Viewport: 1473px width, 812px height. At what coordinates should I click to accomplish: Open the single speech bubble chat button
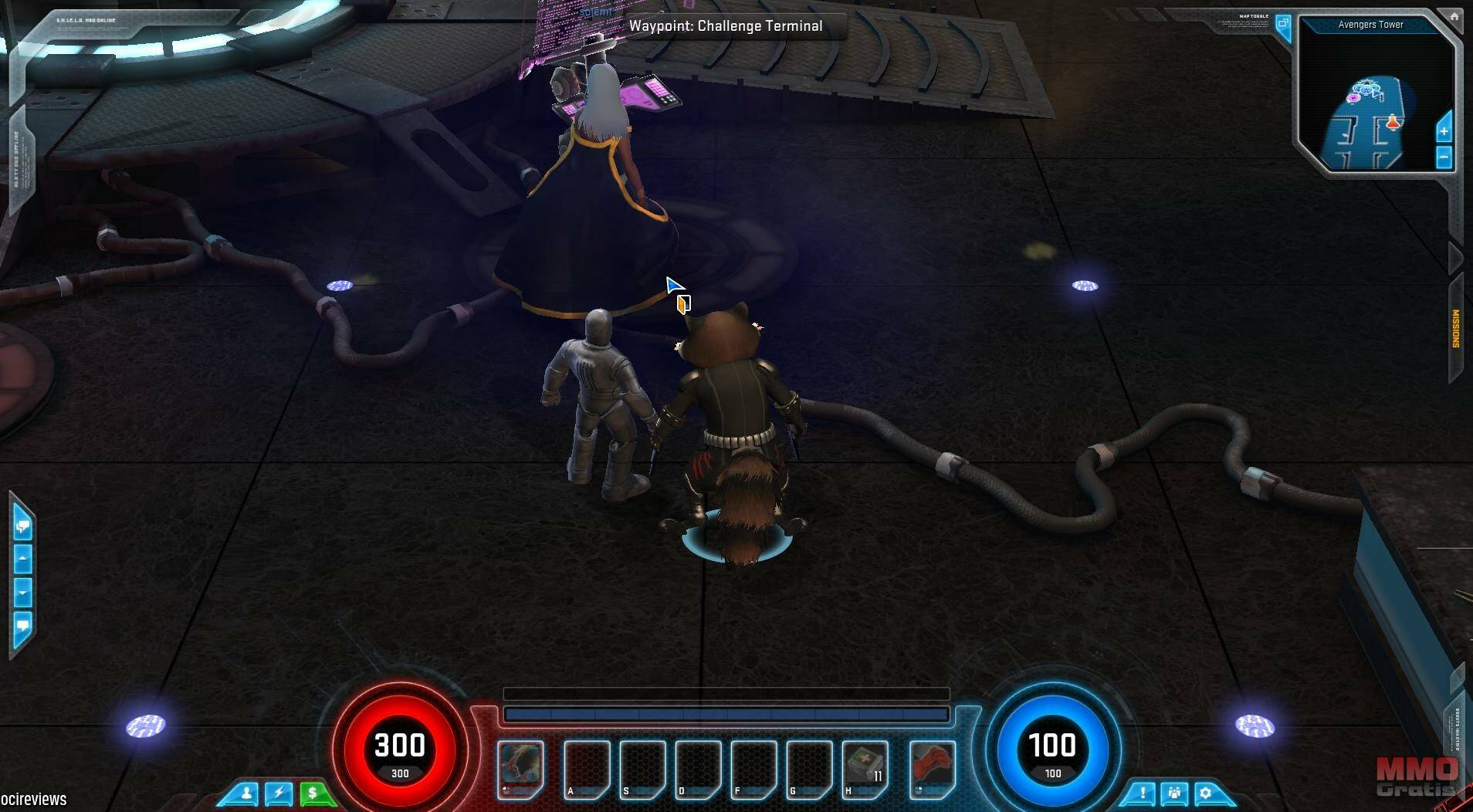pyautogui.click(x=22, y=624)
